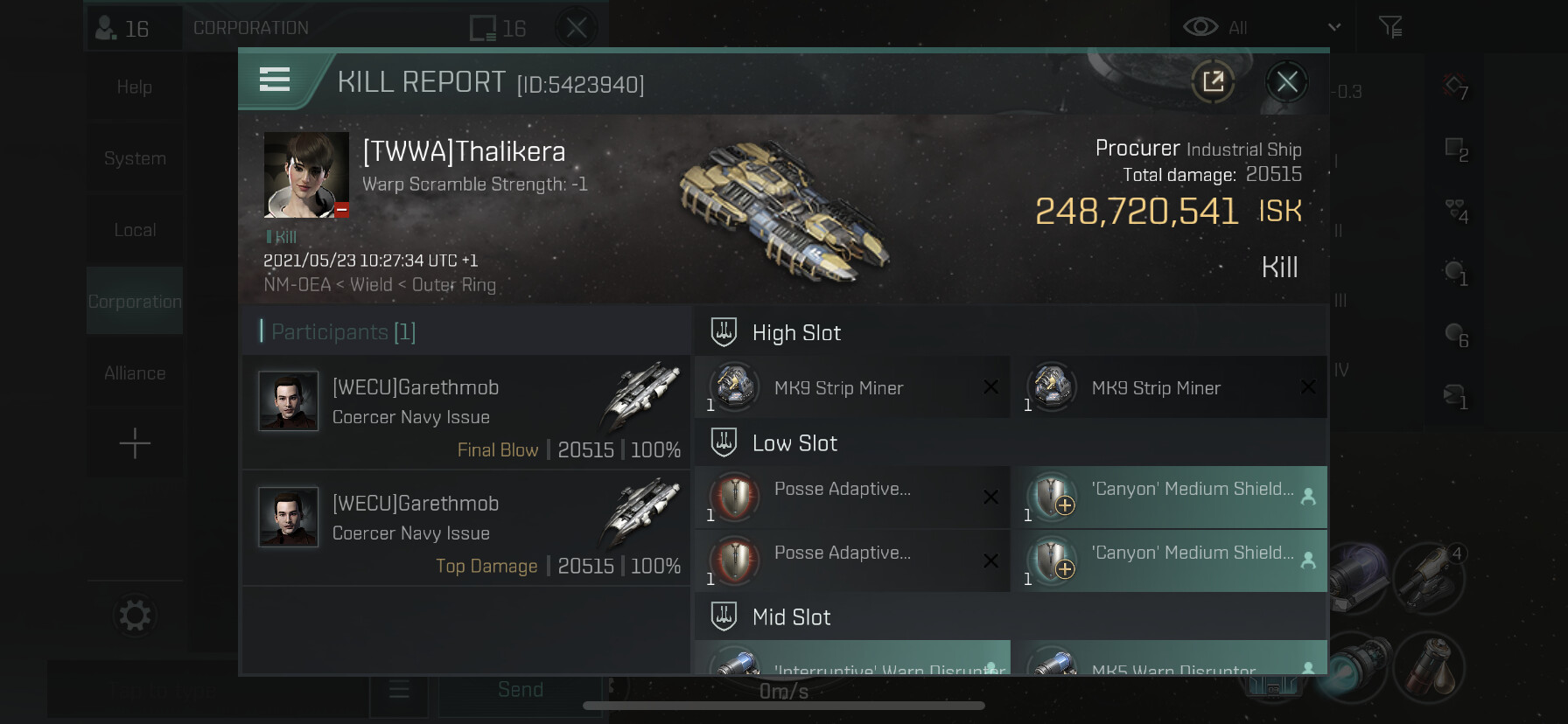Select the Final Blow participant row

(466, 413)
